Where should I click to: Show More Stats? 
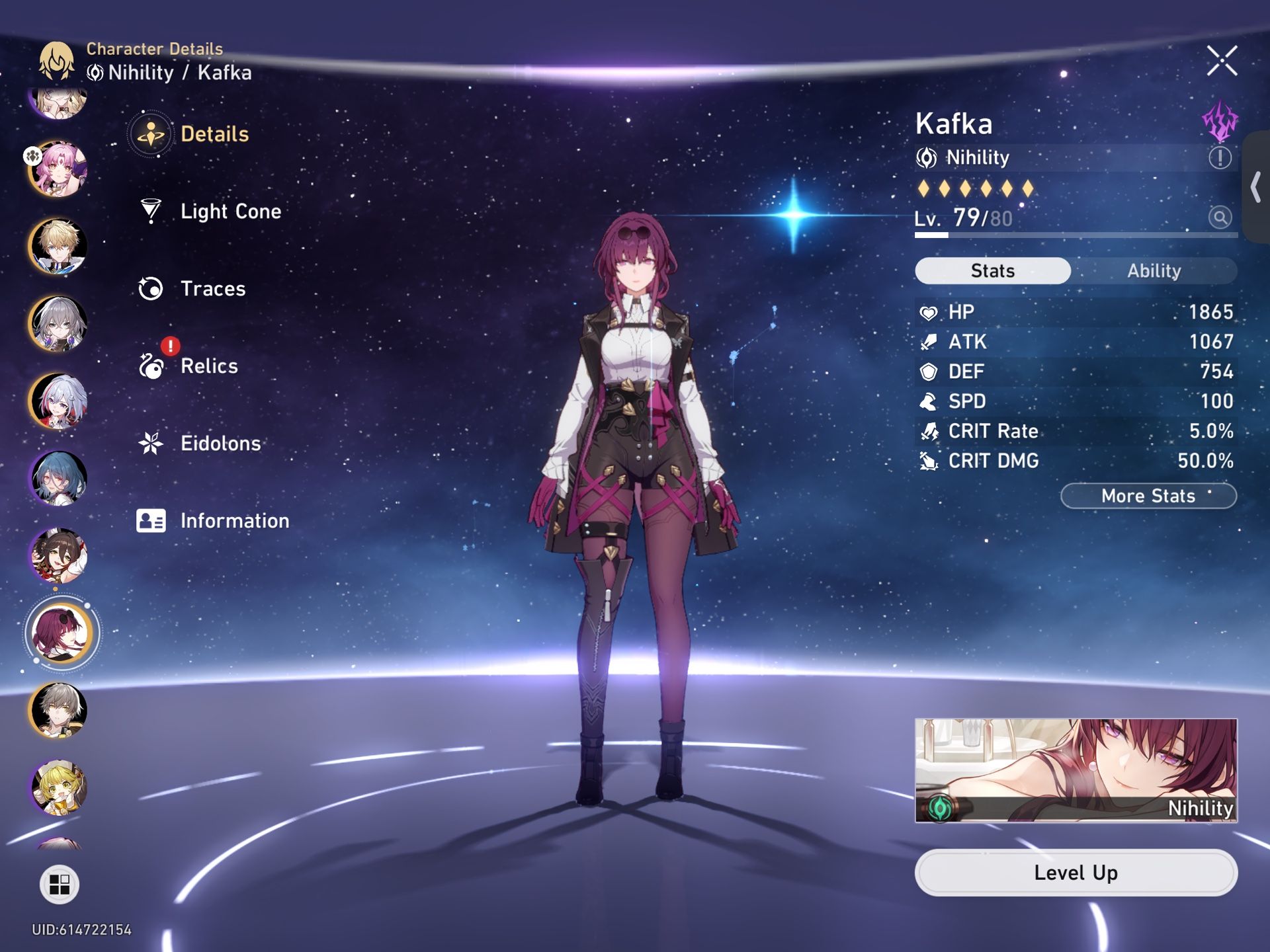tap(1148, 496)
